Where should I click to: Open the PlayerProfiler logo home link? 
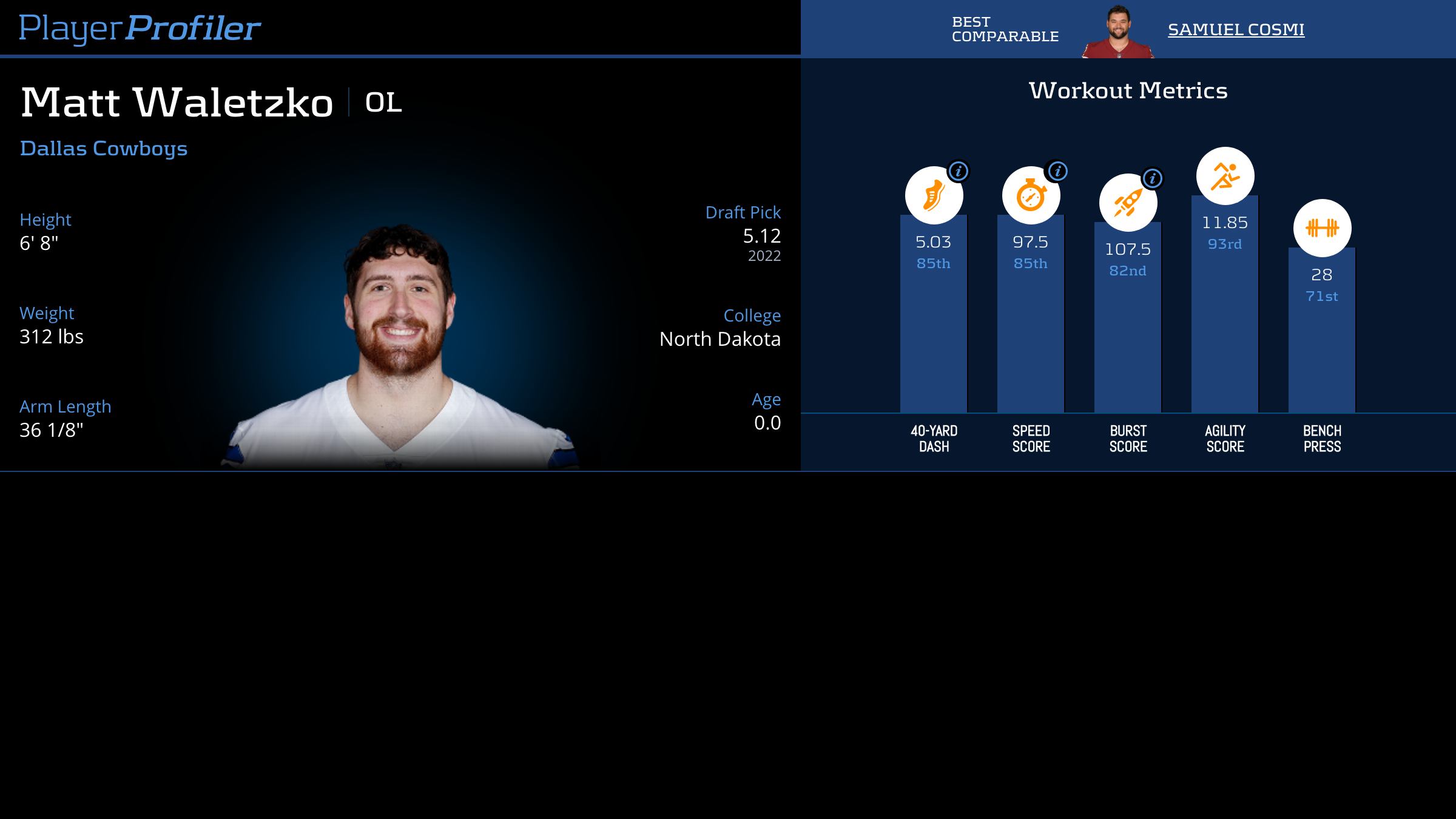140,28
